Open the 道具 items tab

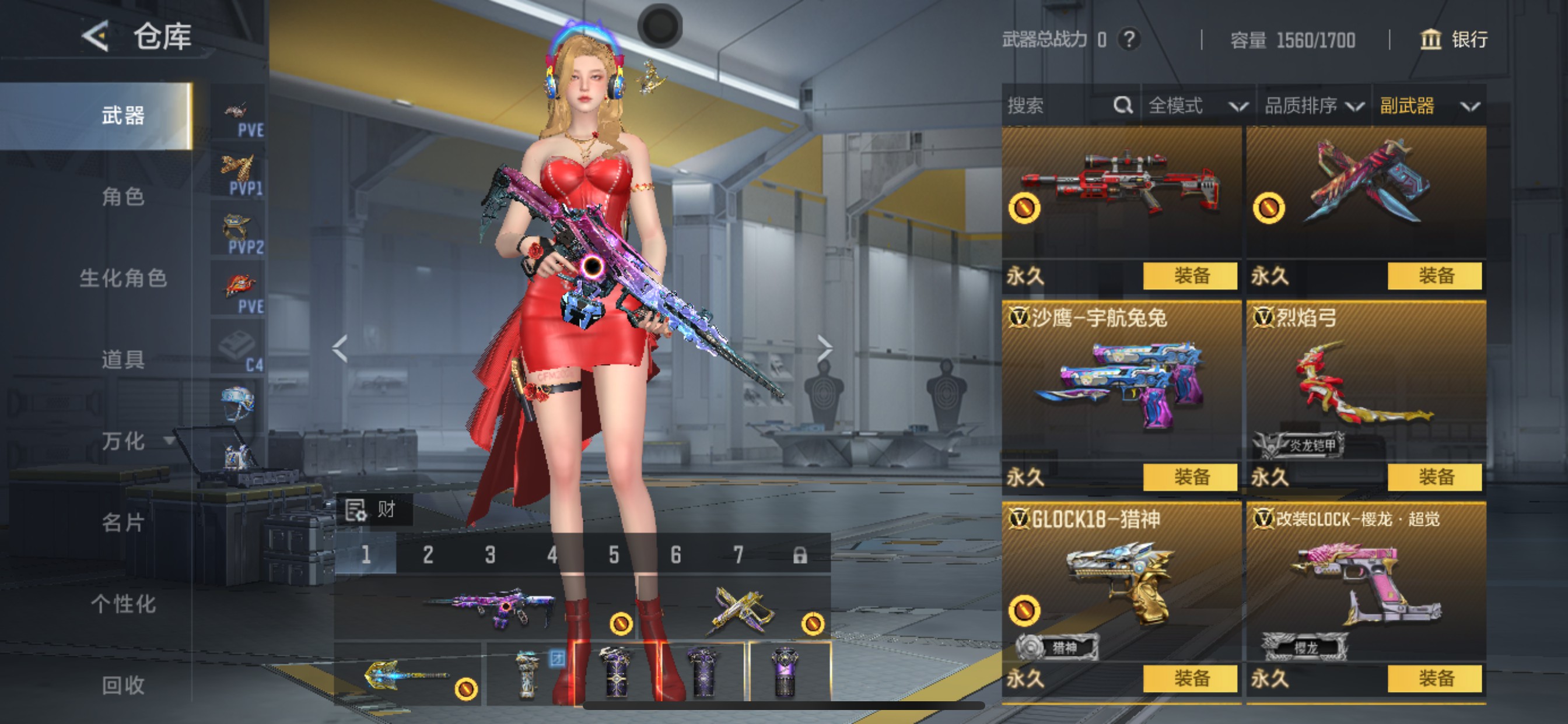tap(123, 360)
